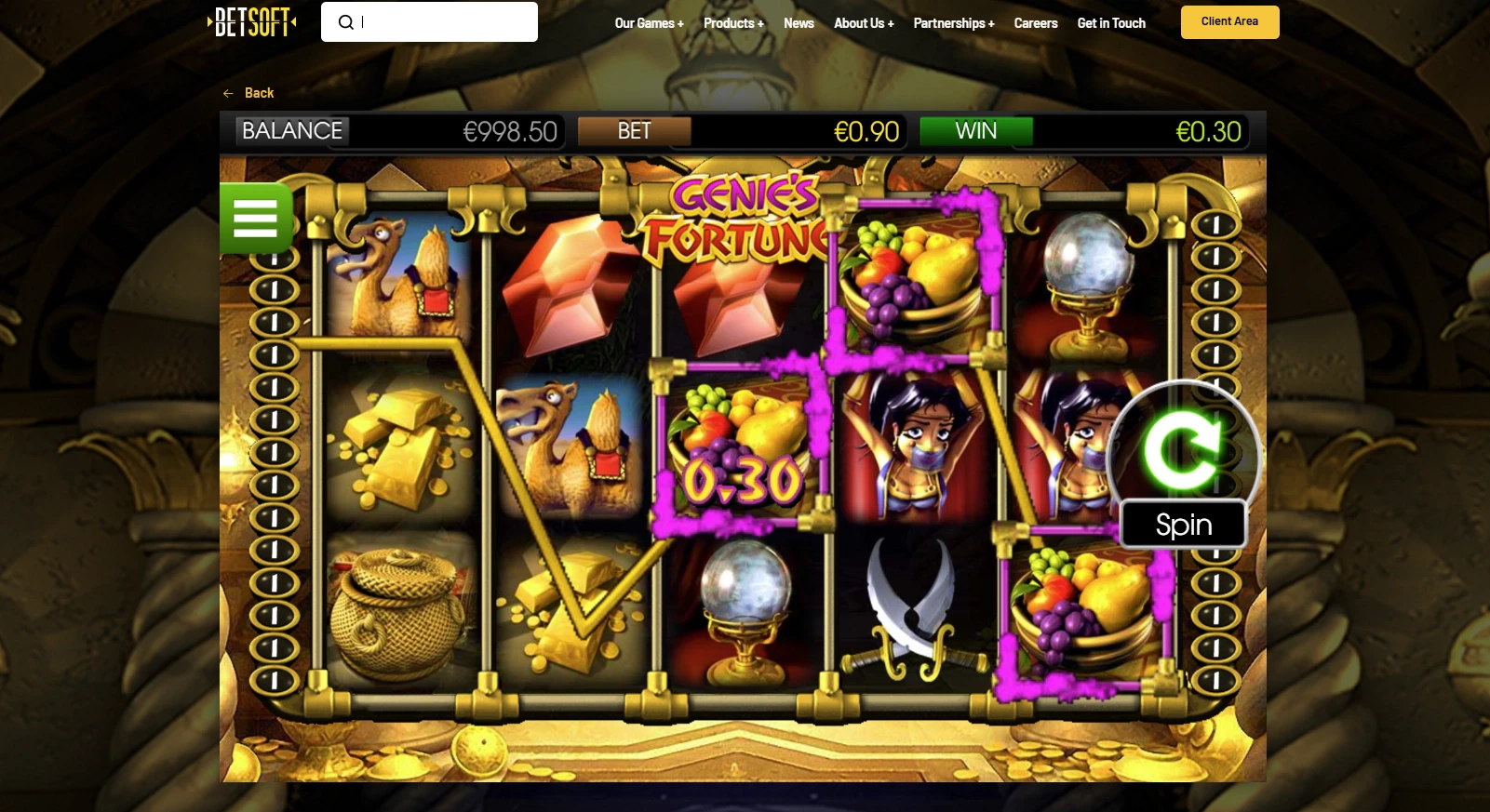Click the WIN indicator panel
Image resolution: width=1490 pixels, height=812 pixels.
tap(975, 131)
